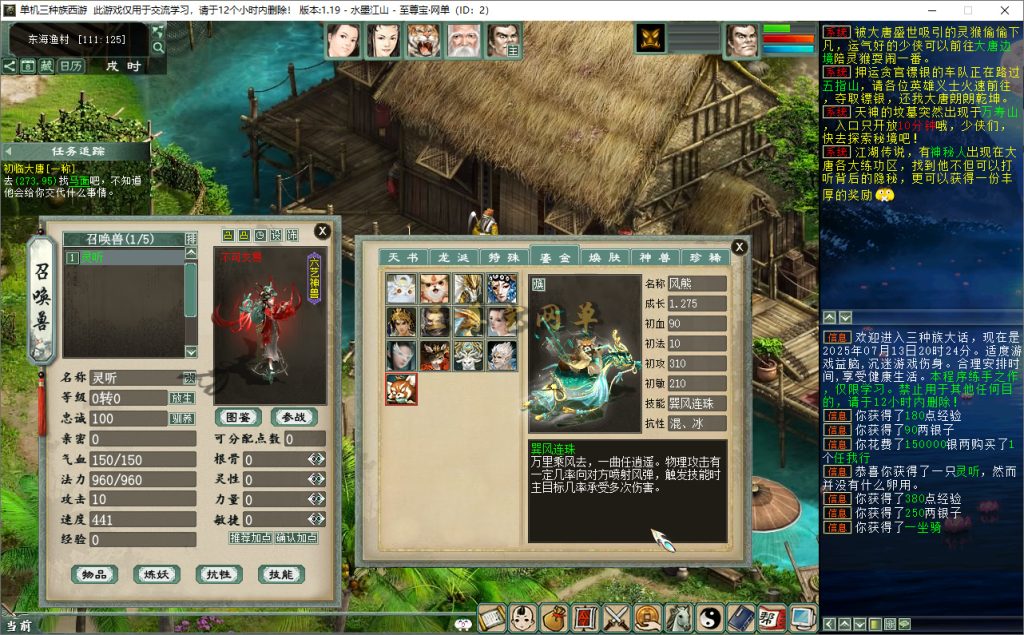Open the 神兽 tab
Screen dimensions: 1024x635
(655, 257)
